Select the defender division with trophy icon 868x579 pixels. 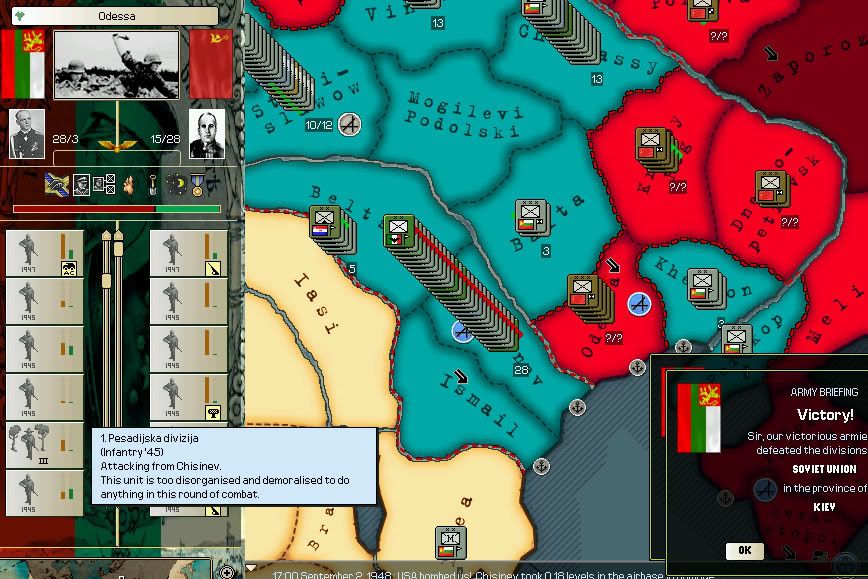188,398
